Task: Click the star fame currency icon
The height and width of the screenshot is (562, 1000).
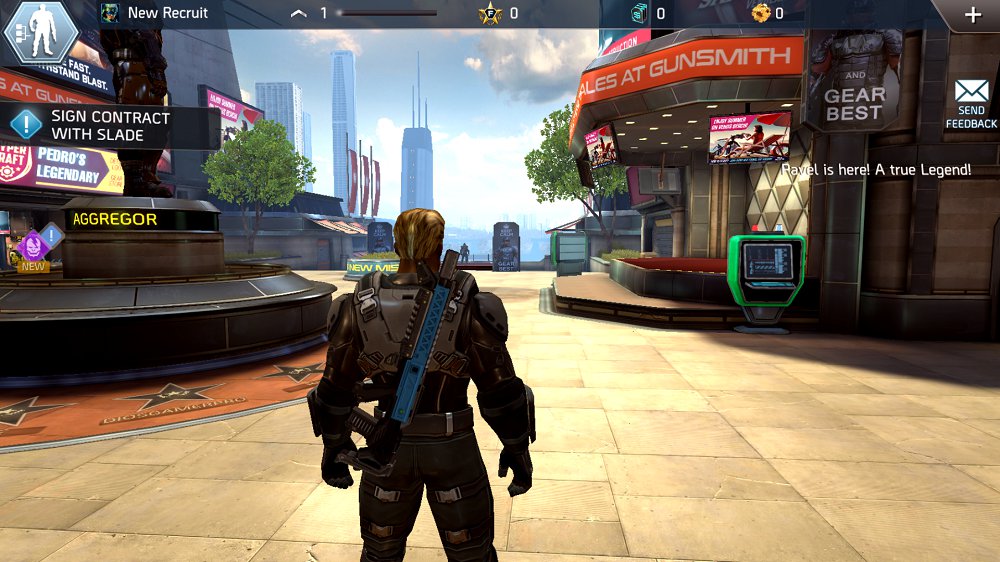Action: (x=490, y=14)
